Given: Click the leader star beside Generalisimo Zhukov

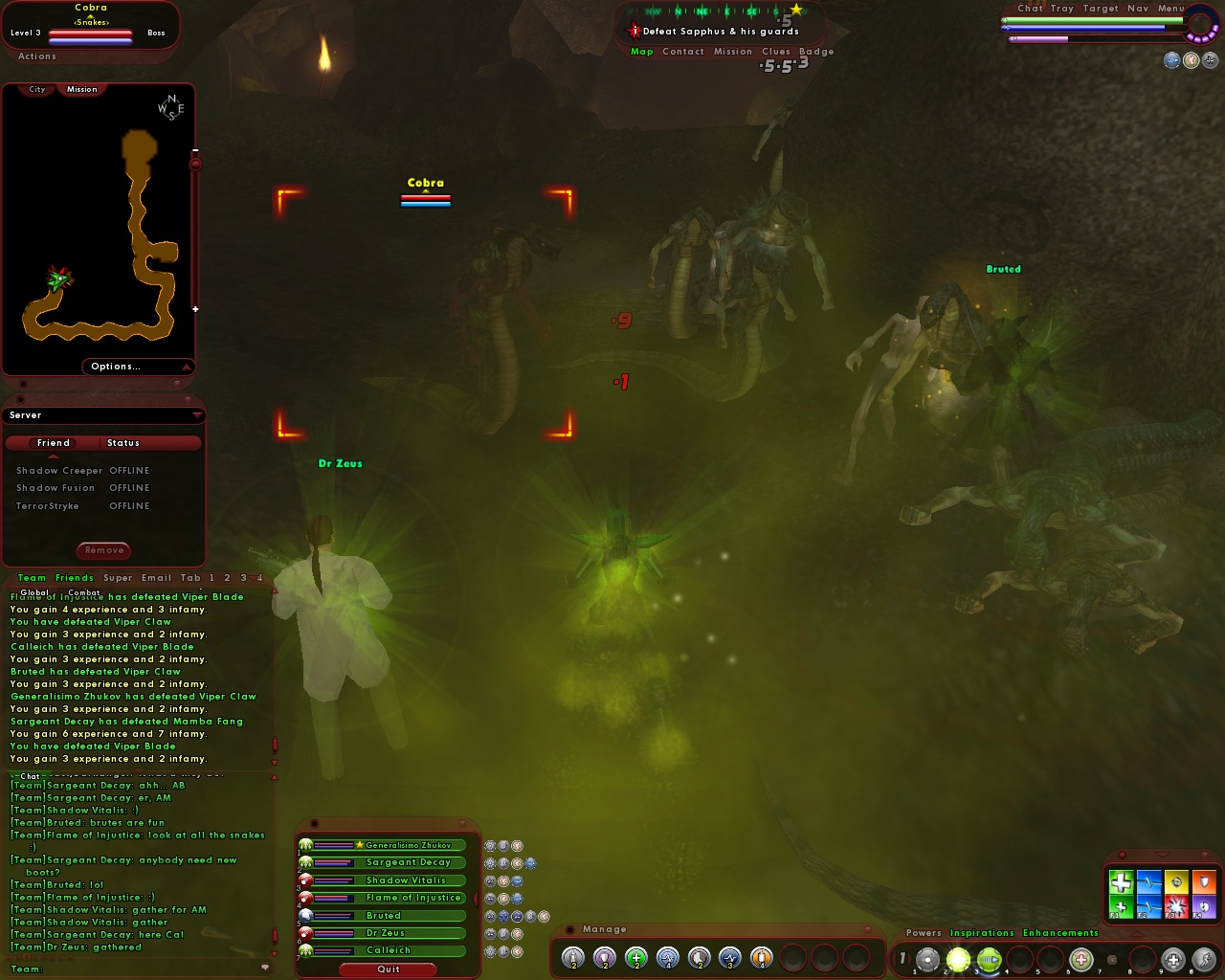Looking at the screenshot, I should (359, 845).
